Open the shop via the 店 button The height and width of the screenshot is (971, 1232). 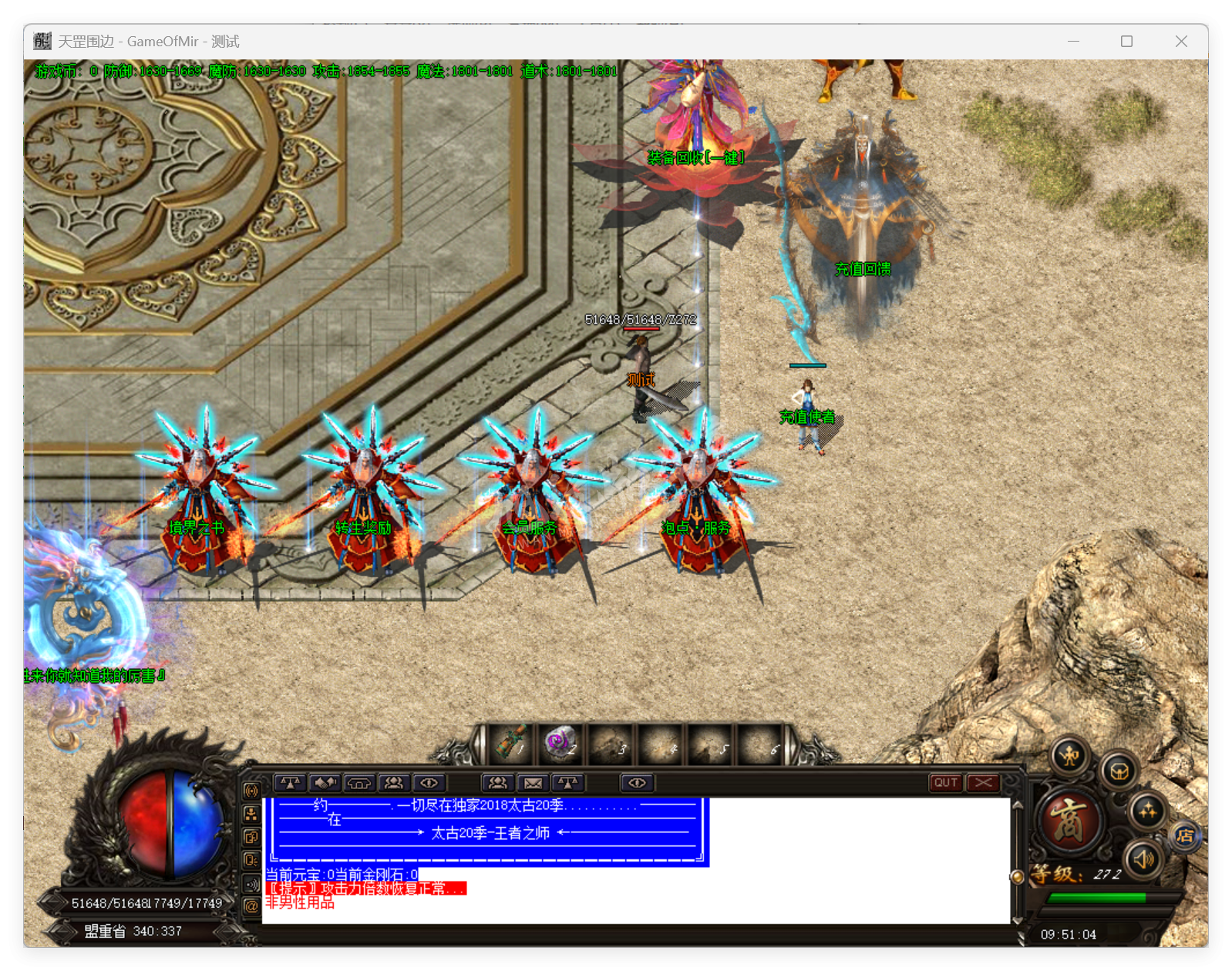(x=1186, y=835)
